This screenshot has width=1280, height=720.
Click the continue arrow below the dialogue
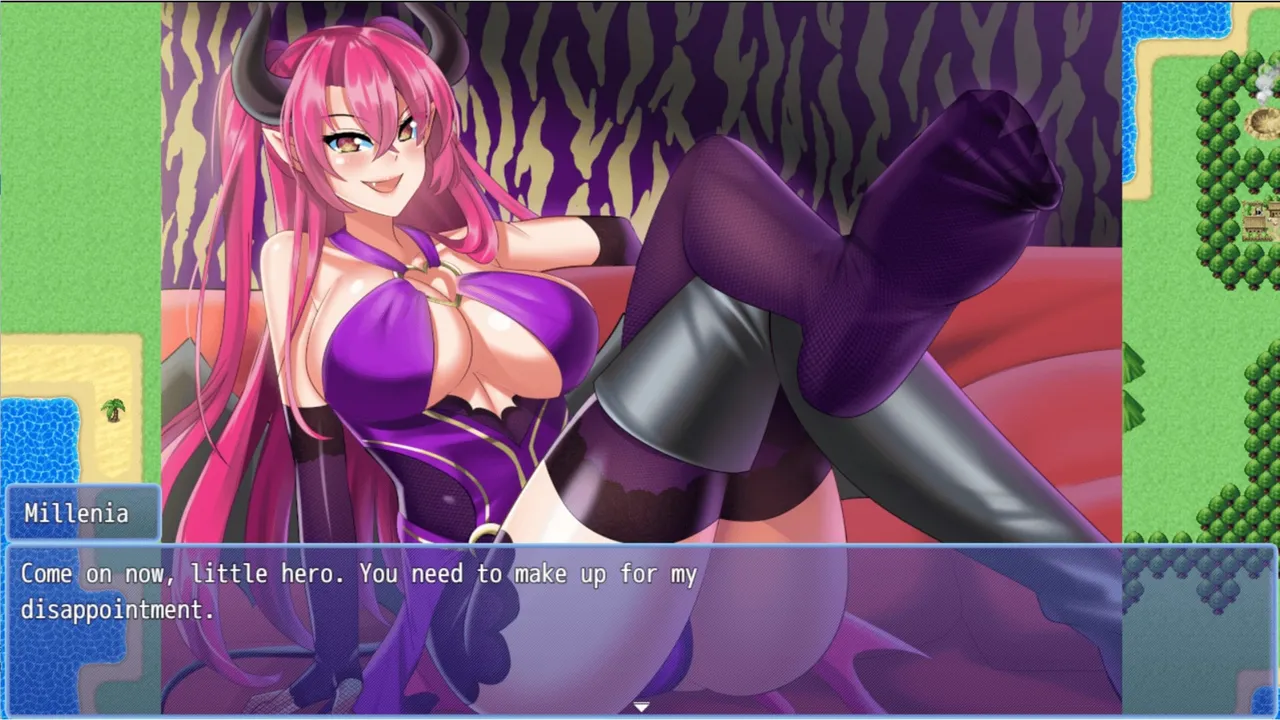point(640,705)
